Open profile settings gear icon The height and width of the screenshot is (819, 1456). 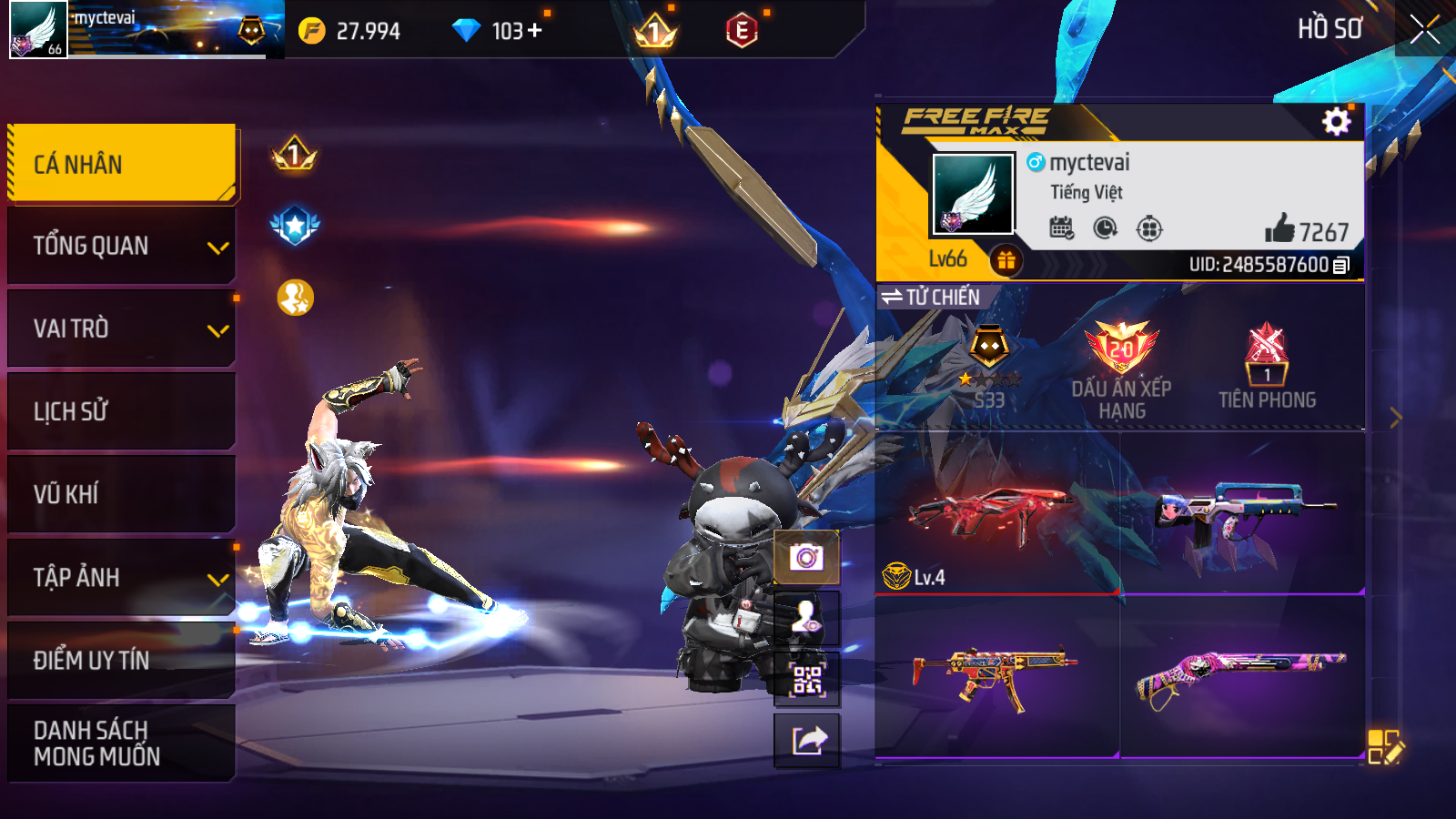[1336, 121]
